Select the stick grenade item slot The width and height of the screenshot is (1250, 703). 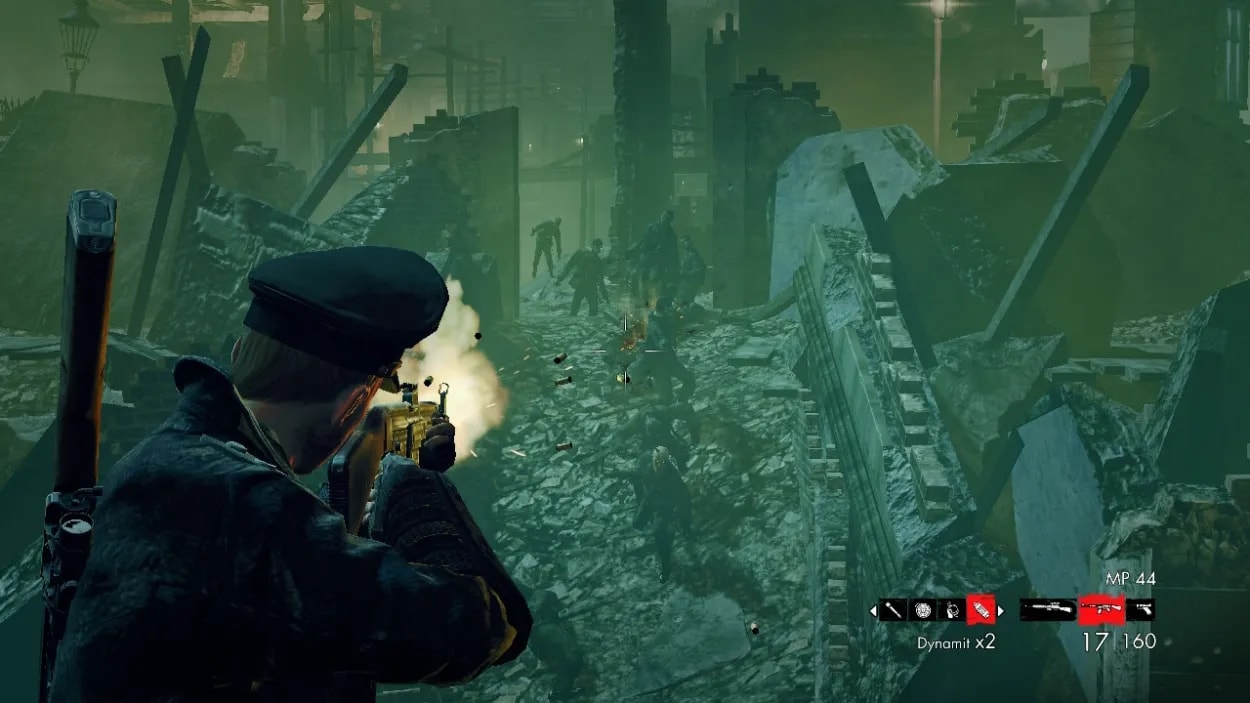[892, 610]
